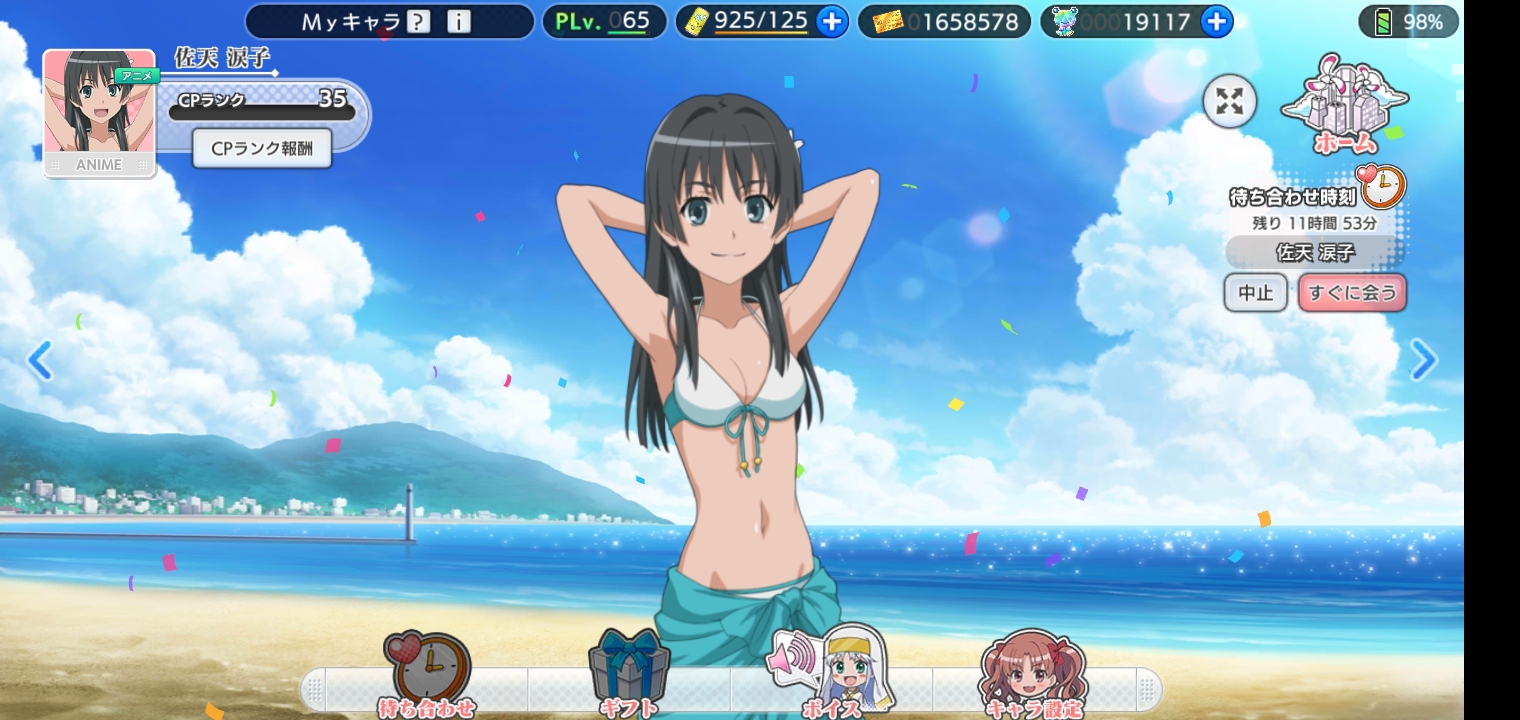Add gems with the plus button

point(1216,21)
